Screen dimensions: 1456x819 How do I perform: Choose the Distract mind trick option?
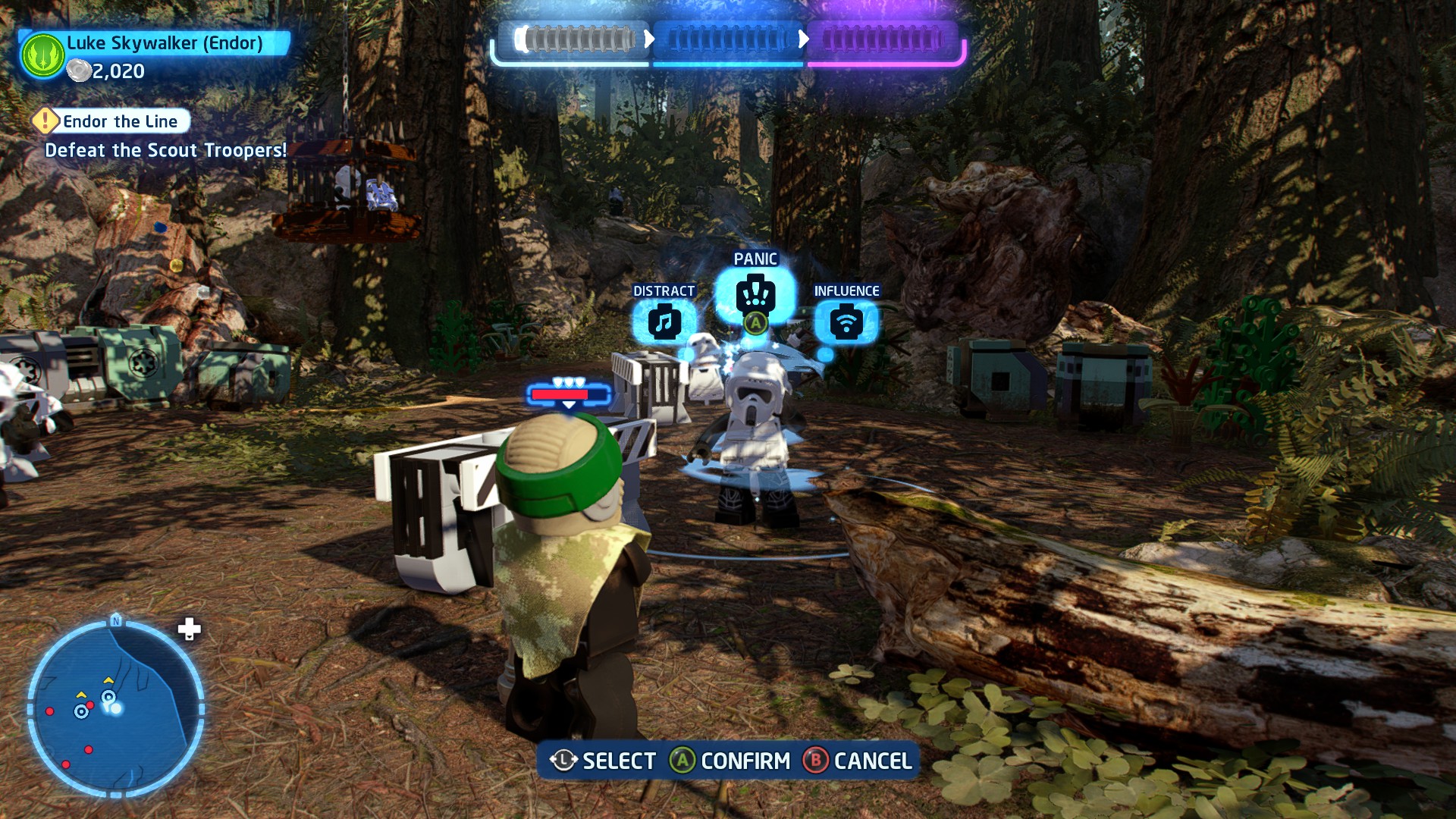pyautogui.click(x=664, y=322)
